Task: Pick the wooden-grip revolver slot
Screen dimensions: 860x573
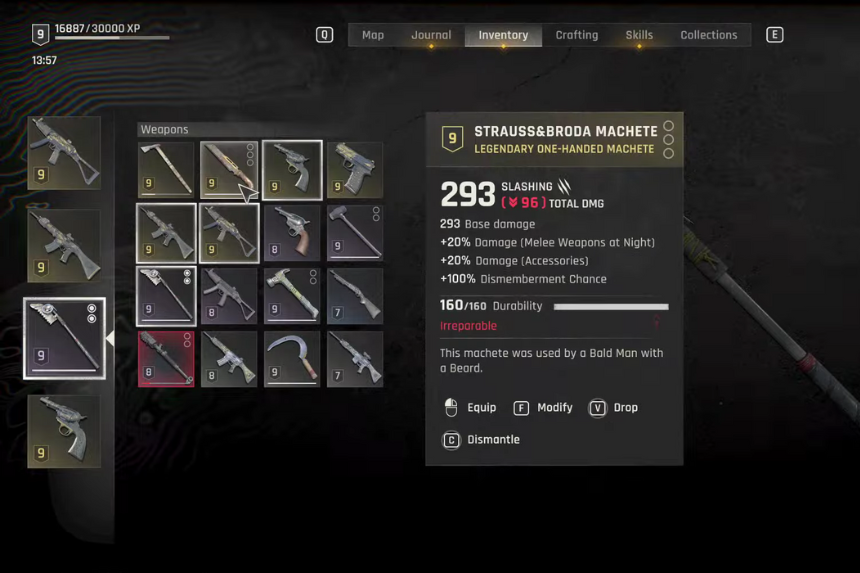Action: coord(292,233)
